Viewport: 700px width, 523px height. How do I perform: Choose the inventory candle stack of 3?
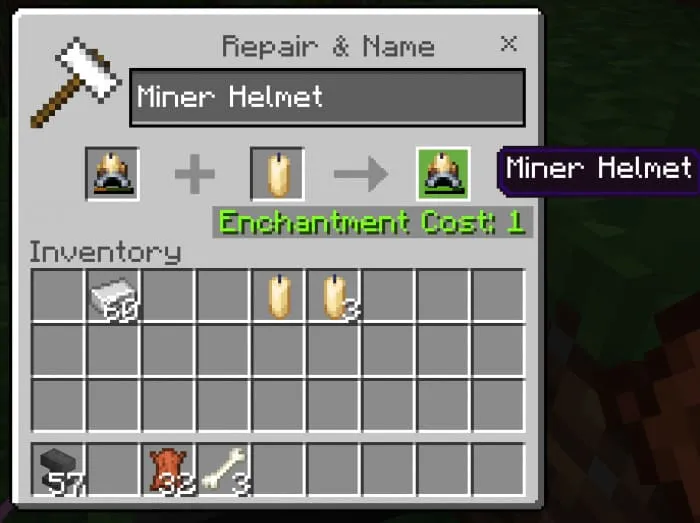tap(332, 296)
